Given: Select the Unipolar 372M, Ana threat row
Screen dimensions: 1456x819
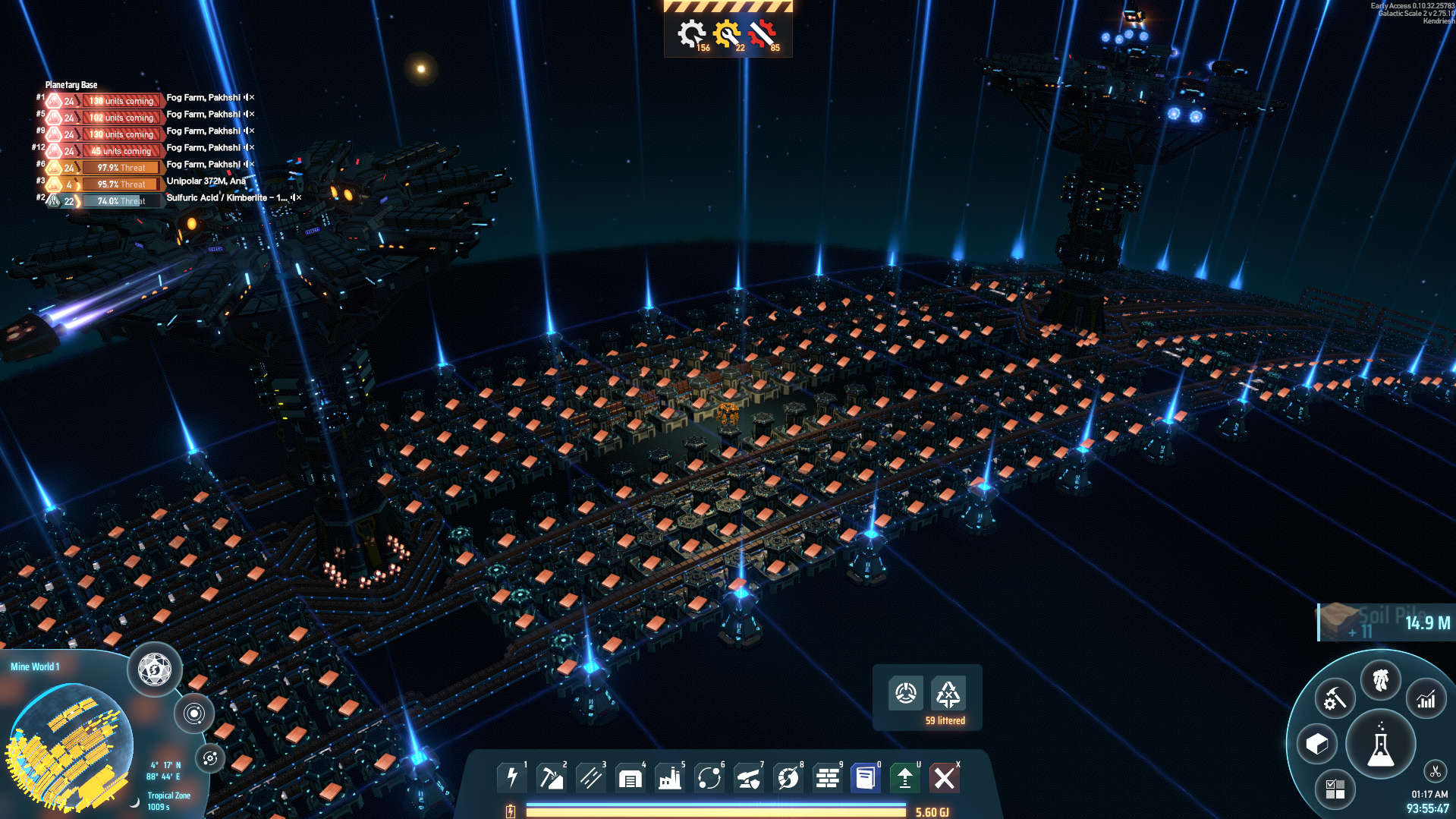Looking at the screenshot, I should (206, 181).
